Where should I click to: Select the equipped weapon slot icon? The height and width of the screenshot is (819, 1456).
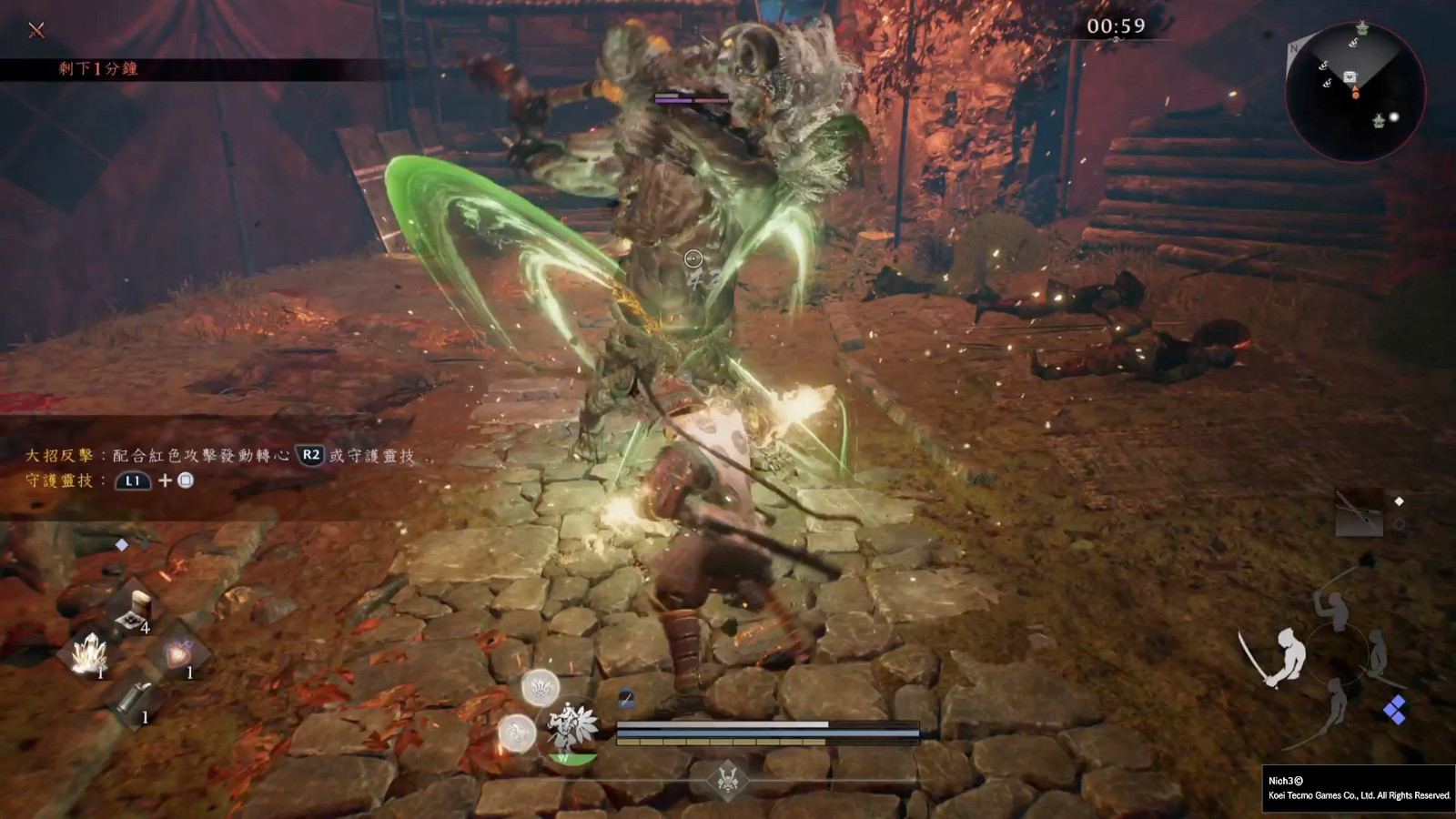click(1359, 512)
